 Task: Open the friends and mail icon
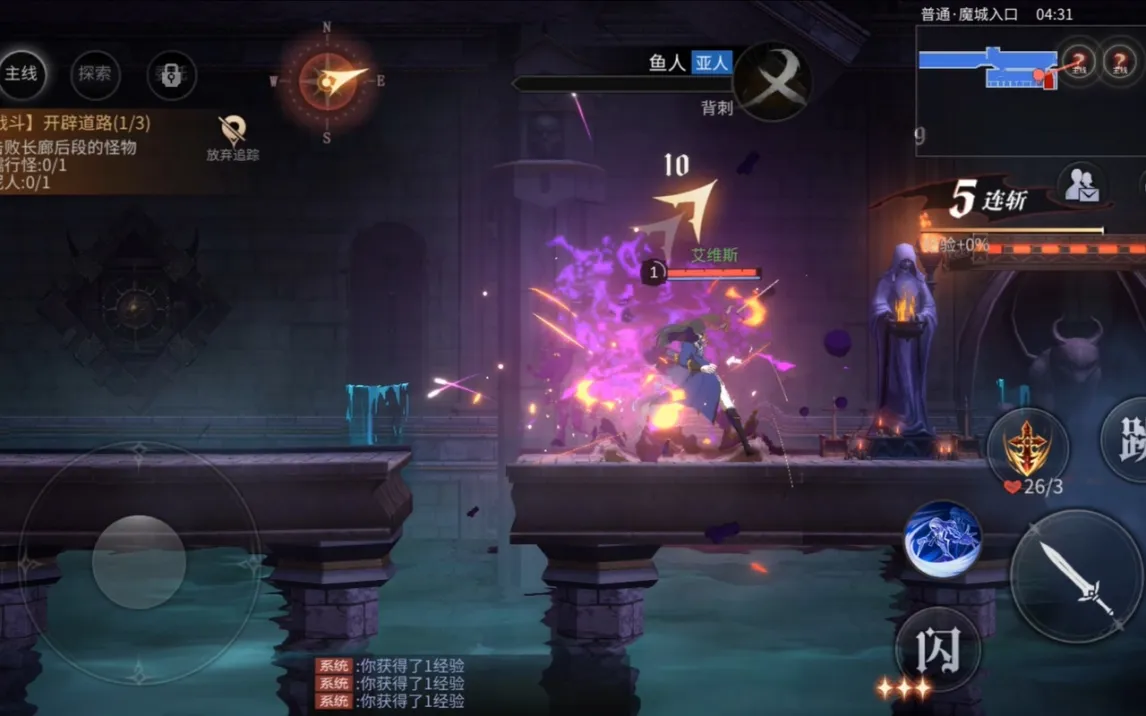[x=1082, y=186]
